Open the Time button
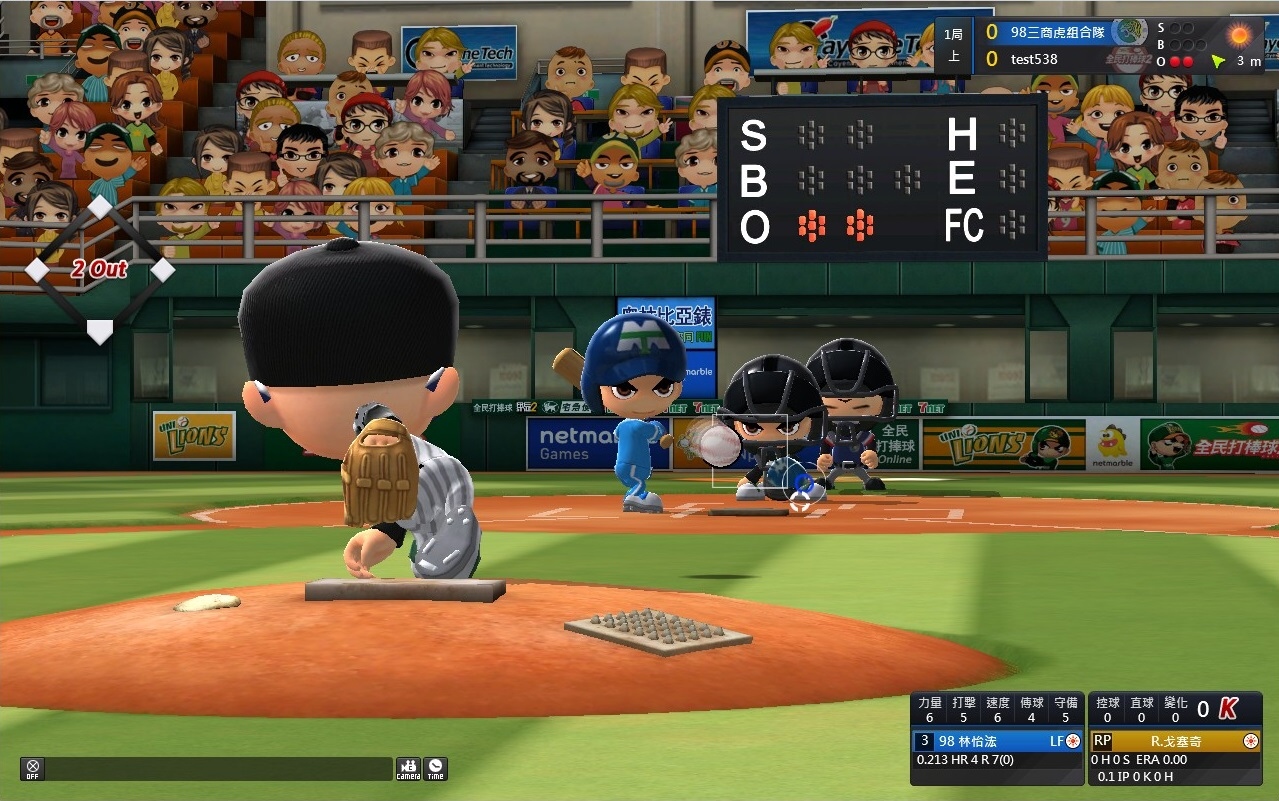This screenshot has width=1279, height=801. tap(435, 768)
